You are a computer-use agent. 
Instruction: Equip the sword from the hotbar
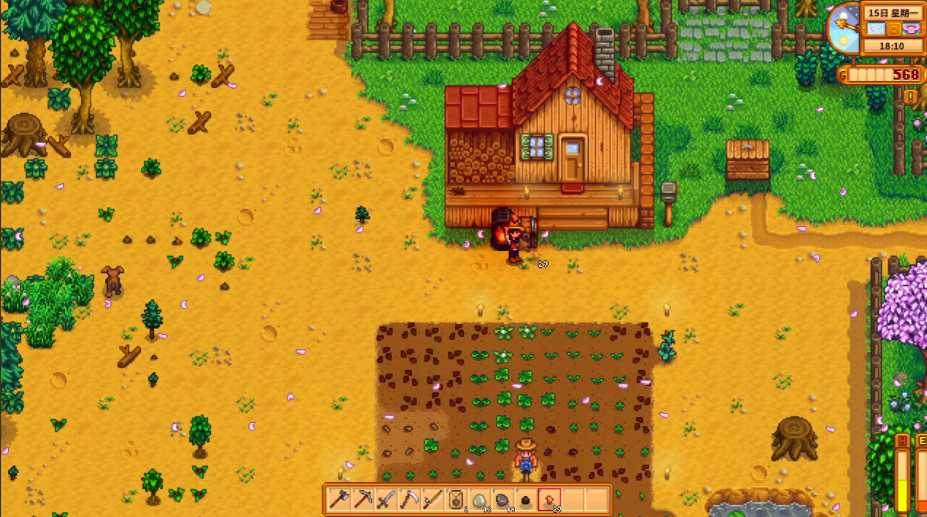386,499
